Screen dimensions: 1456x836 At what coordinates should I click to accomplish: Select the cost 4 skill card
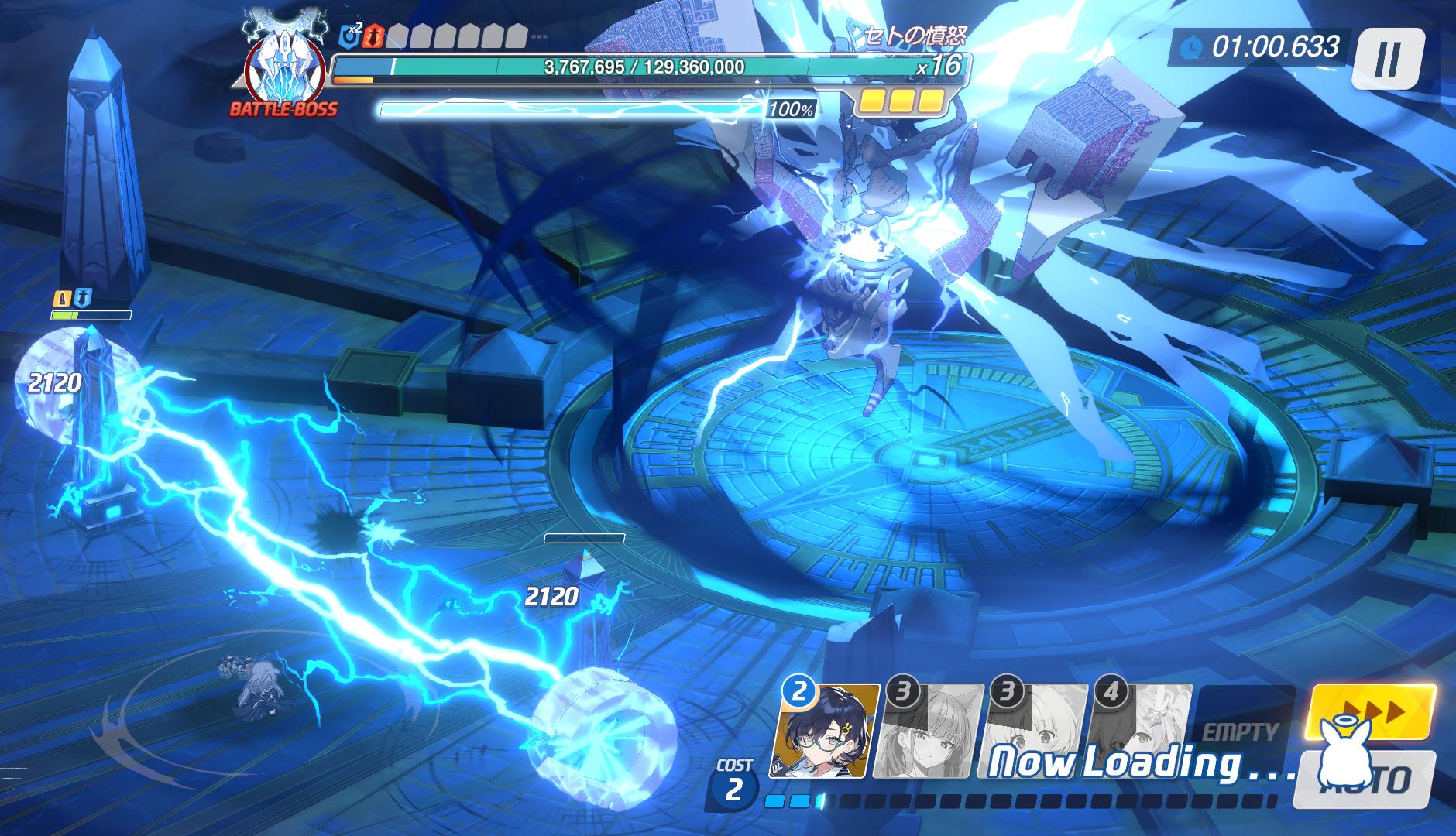tap(1140, 731)
